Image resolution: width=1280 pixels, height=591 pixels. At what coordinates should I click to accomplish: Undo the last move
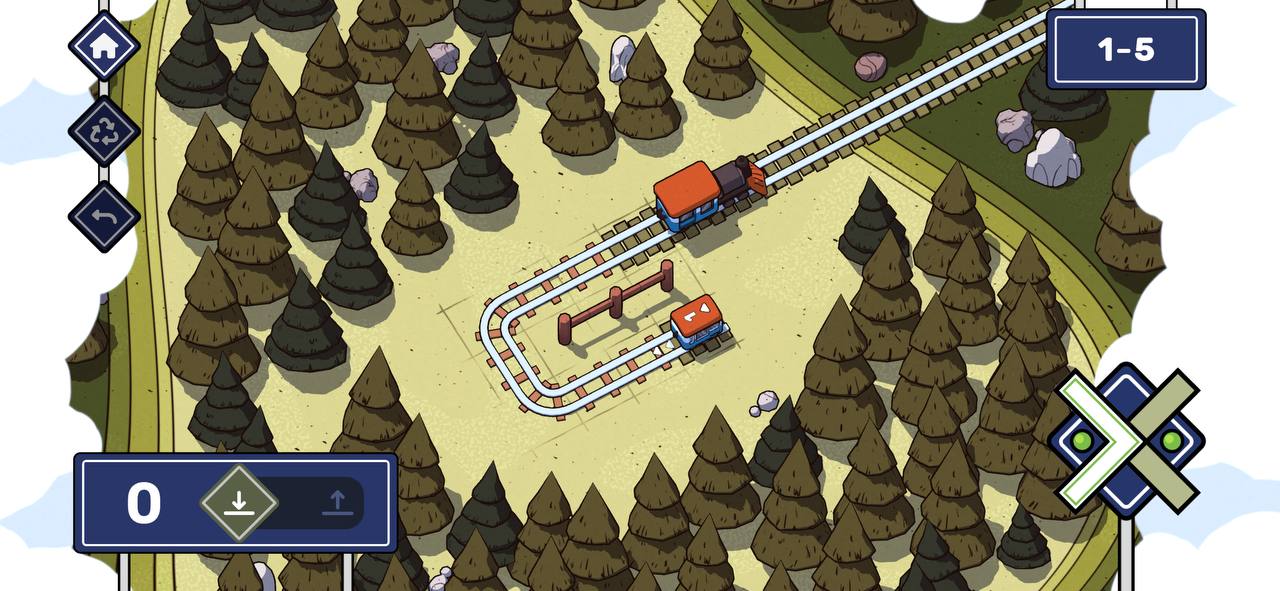pos(104,217)
